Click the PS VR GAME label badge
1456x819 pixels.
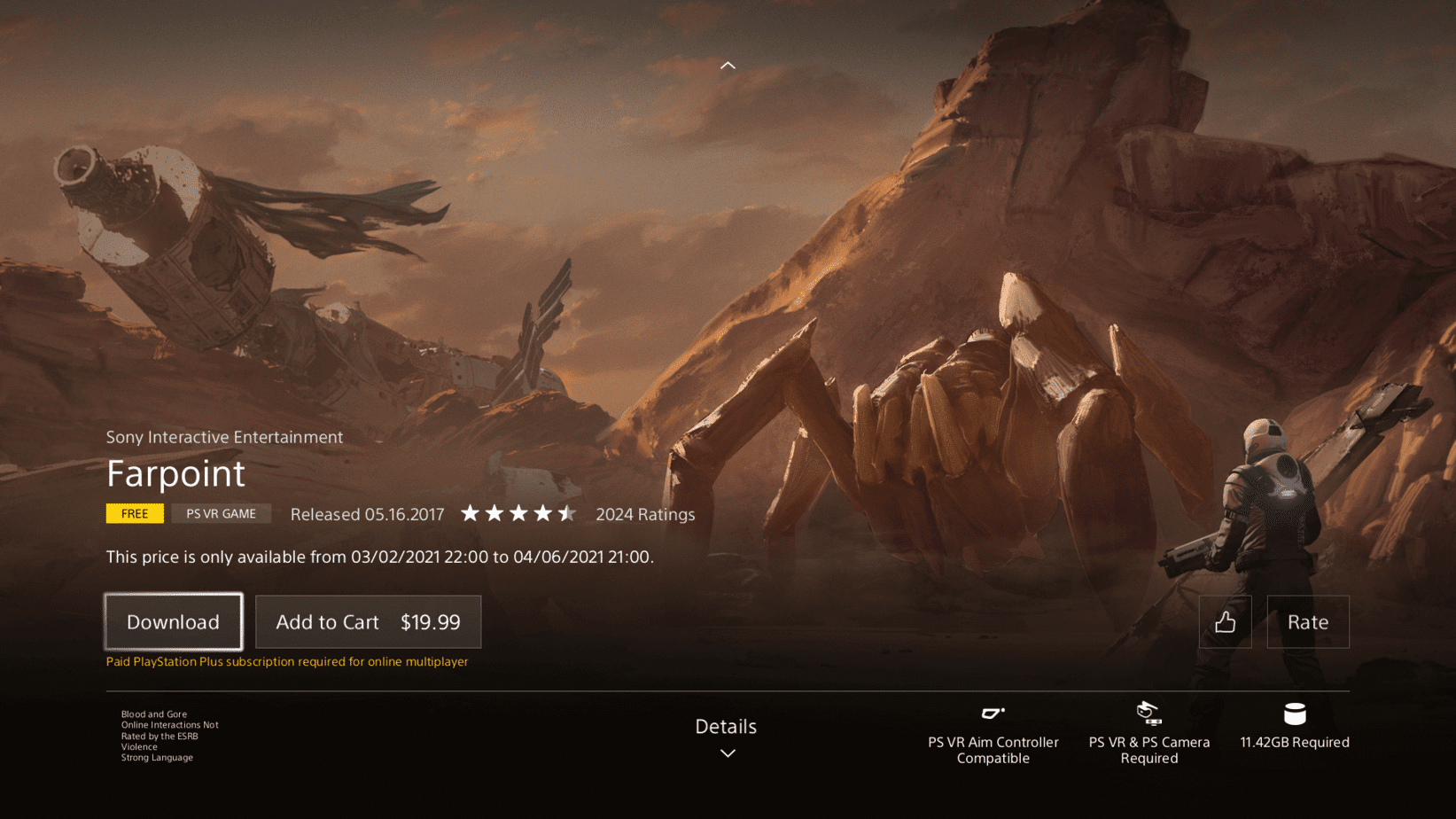pos(220,513)
